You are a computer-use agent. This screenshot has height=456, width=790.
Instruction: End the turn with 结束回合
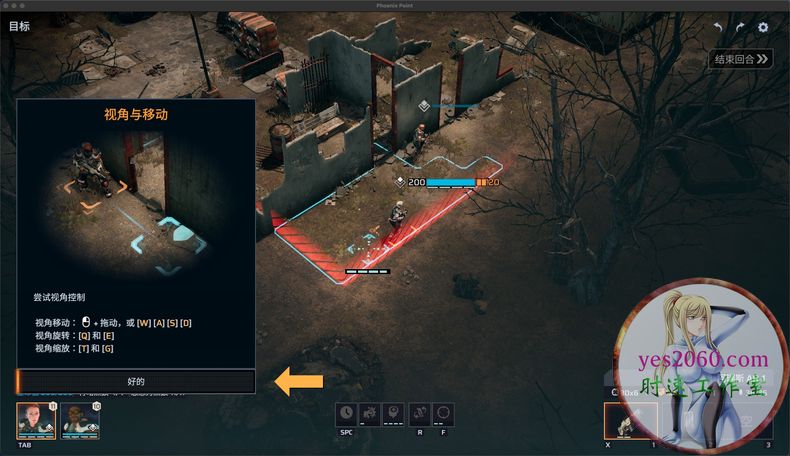tap(742, 60)
